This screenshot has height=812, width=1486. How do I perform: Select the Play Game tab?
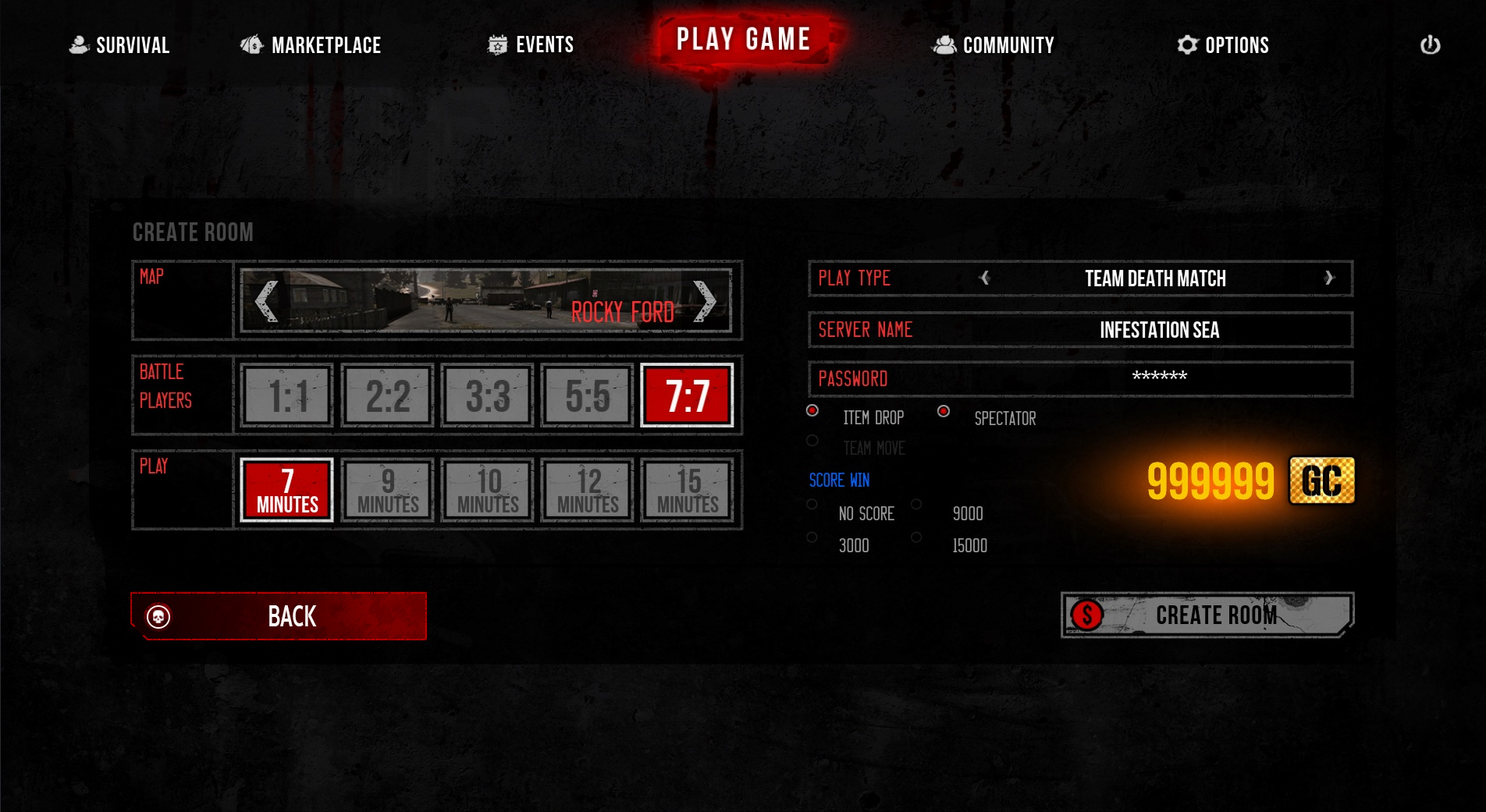coord(743,39)
